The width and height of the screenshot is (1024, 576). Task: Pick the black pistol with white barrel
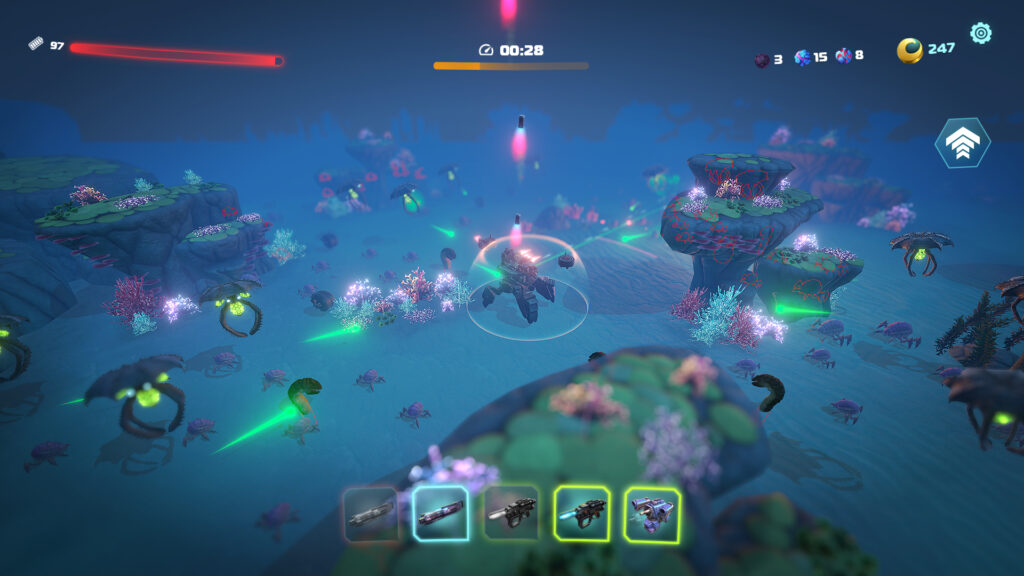(511, 514)
